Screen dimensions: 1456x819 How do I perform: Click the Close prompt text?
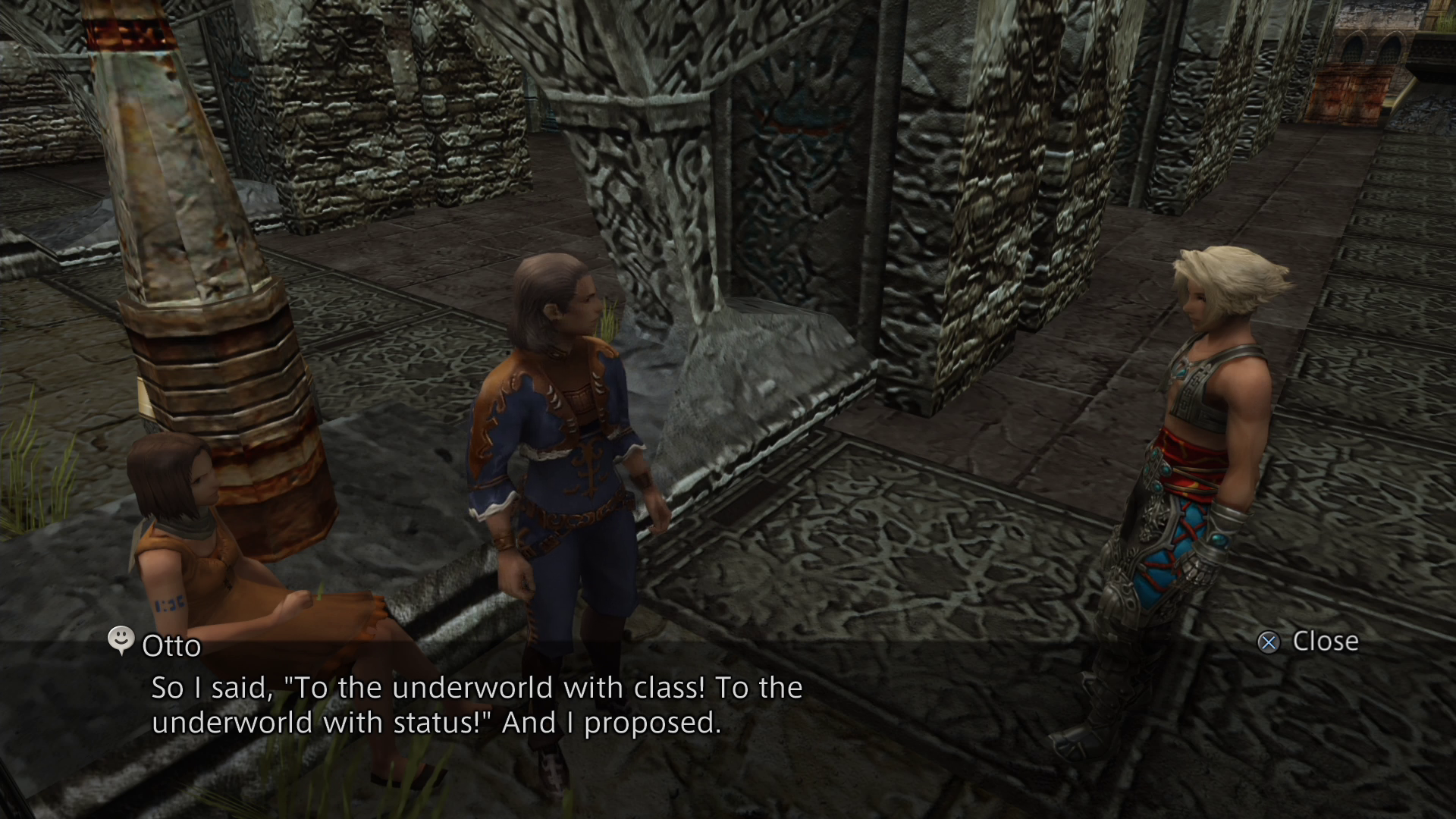click(1325, 641)
